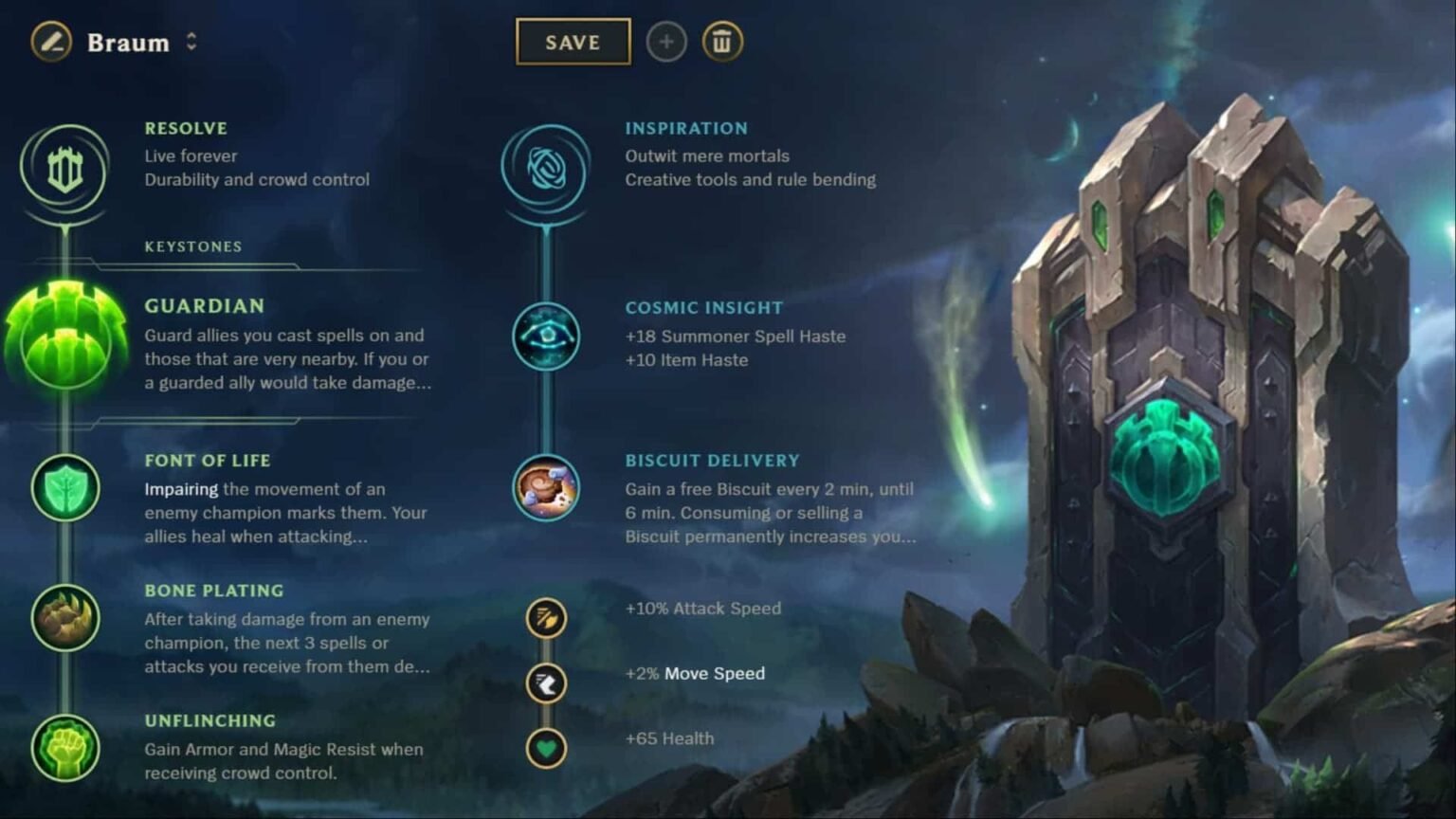Viewport: 1456px width, 819px height.
Task: Switch to the Inspiration tab header
Action: tap(686, 128)
